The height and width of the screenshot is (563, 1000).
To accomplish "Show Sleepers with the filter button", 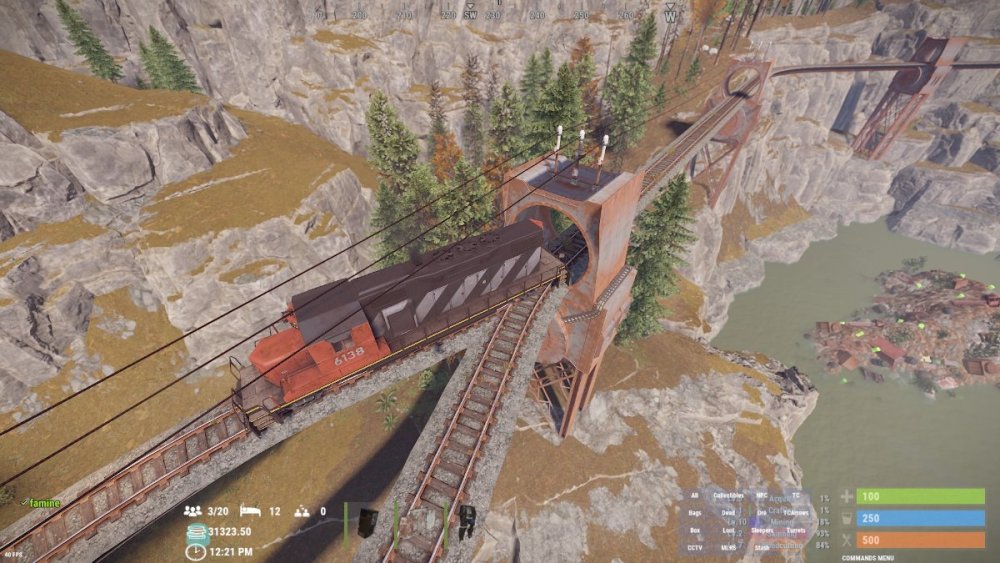I will pos(762,530).
